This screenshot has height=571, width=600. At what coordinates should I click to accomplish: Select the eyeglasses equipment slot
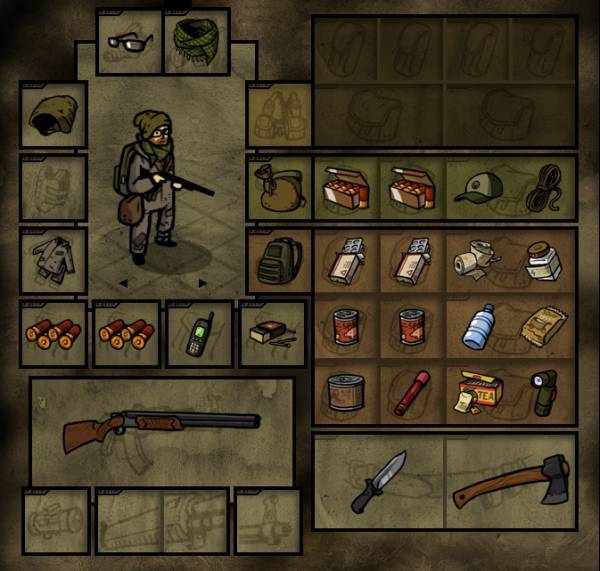click(129, 43)
